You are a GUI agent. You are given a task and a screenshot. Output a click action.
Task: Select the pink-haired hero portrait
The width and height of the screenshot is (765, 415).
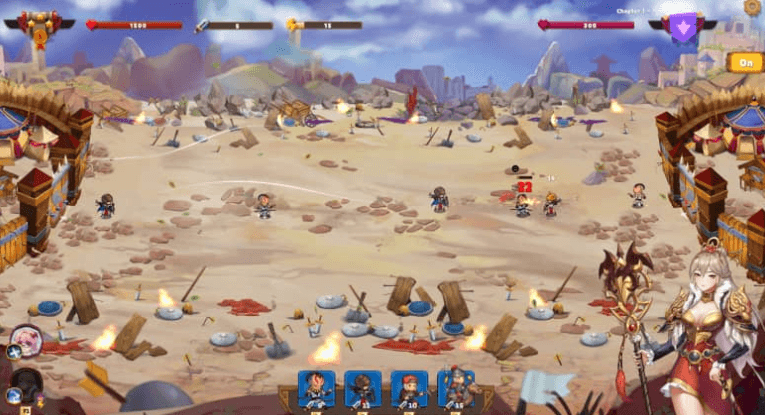(x=26, y=340)
